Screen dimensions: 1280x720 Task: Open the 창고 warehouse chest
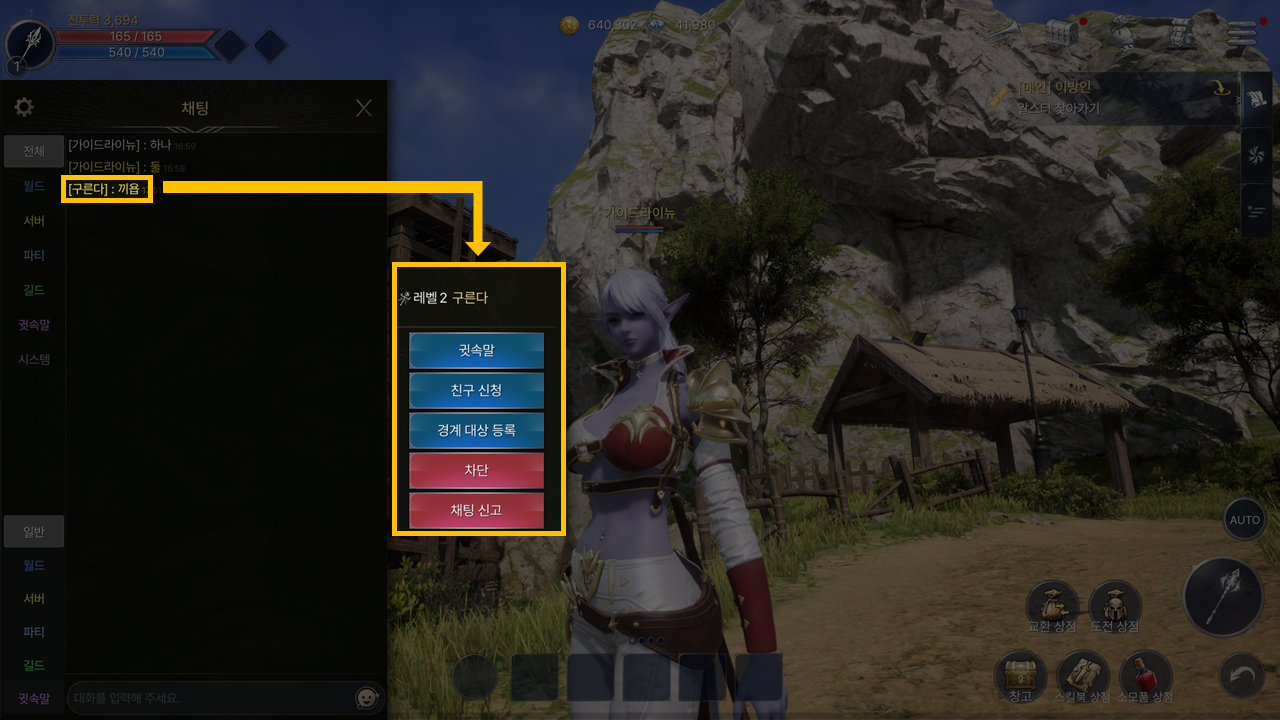[1020, 675]
